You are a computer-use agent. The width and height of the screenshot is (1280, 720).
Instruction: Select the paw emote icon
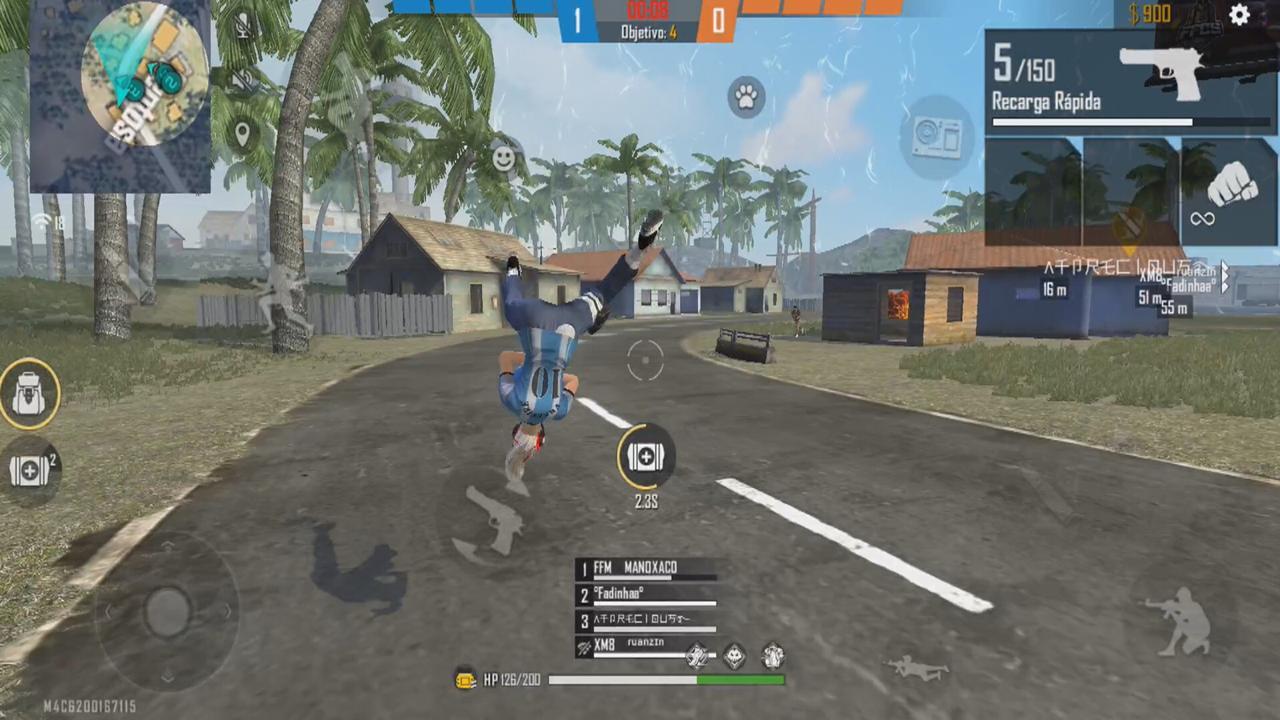(x=746, y=97)
